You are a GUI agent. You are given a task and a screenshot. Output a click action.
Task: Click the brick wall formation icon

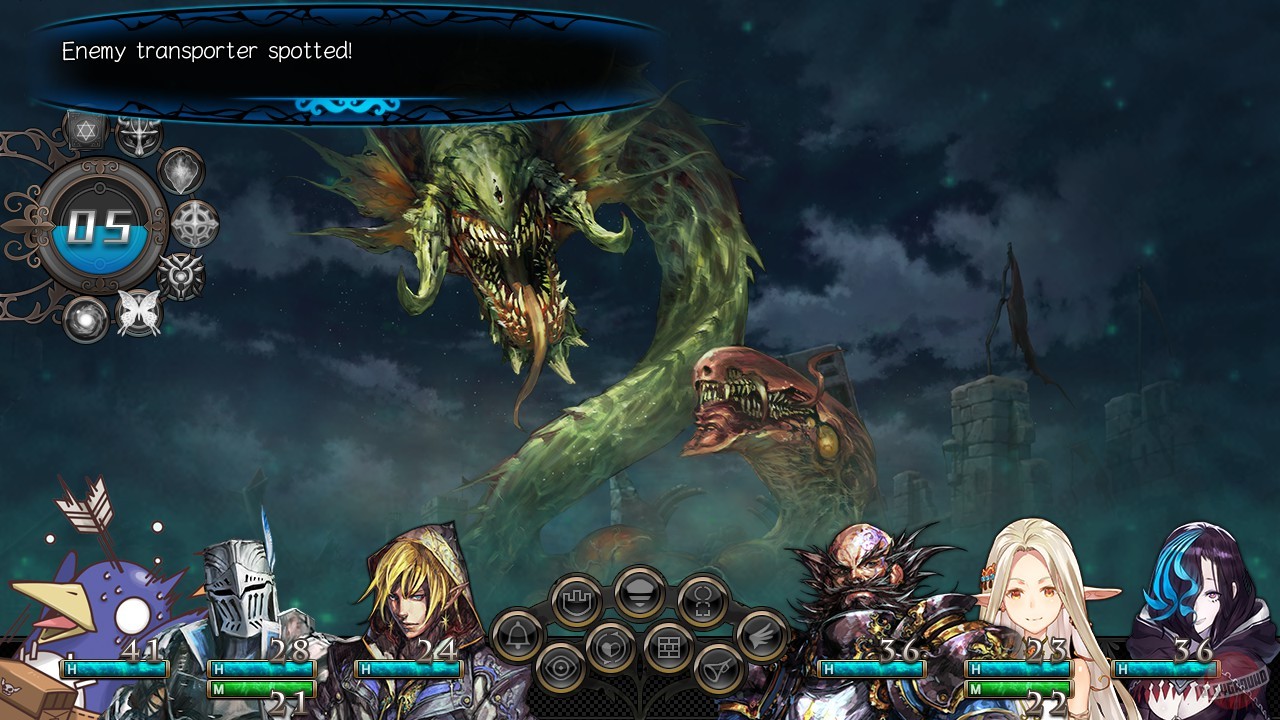point(670,645)
